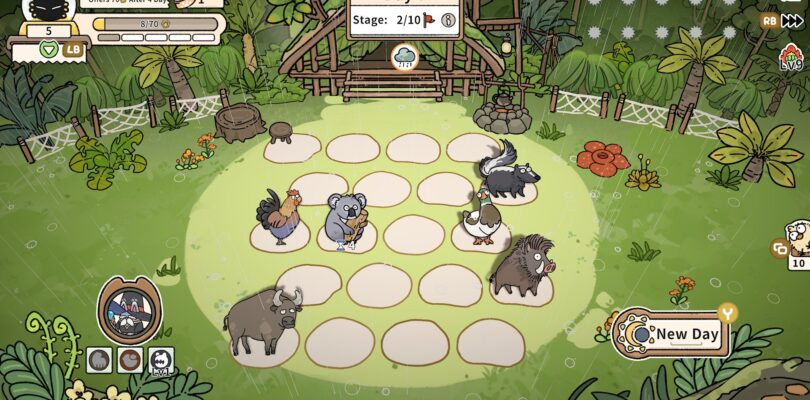Open the sheep icon at the screen edge
Image resolution: width=810 pixels, height=400 pixels.
click(798, 237)
